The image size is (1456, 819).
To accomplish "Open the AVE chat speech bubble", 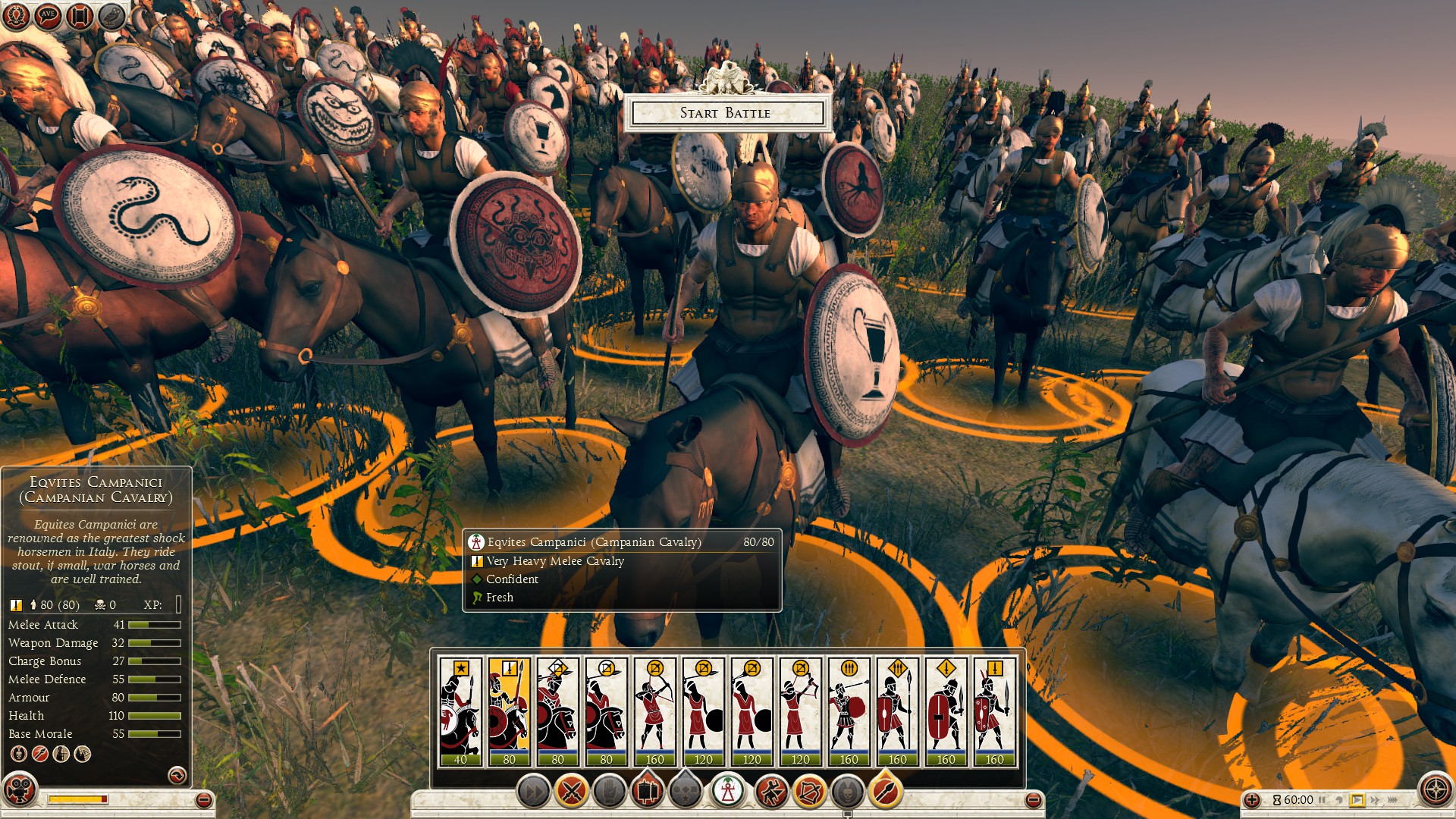I will (48, 14).
